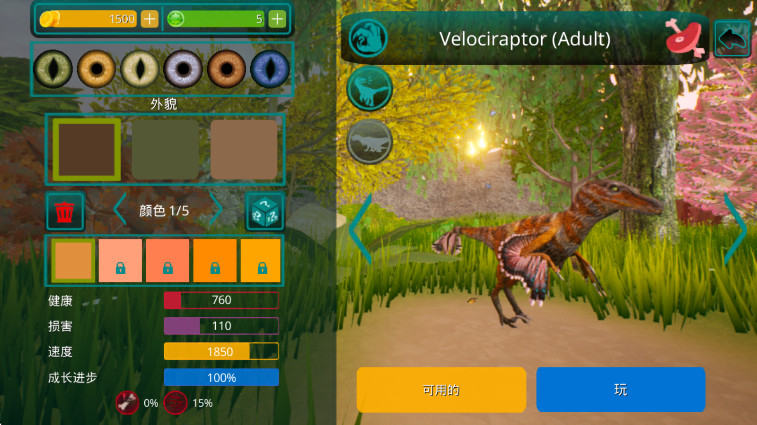The width and height of the screenshot is (757, 425).
Task: Go to previous color with left arrow
Action: (x=119, y=211)
